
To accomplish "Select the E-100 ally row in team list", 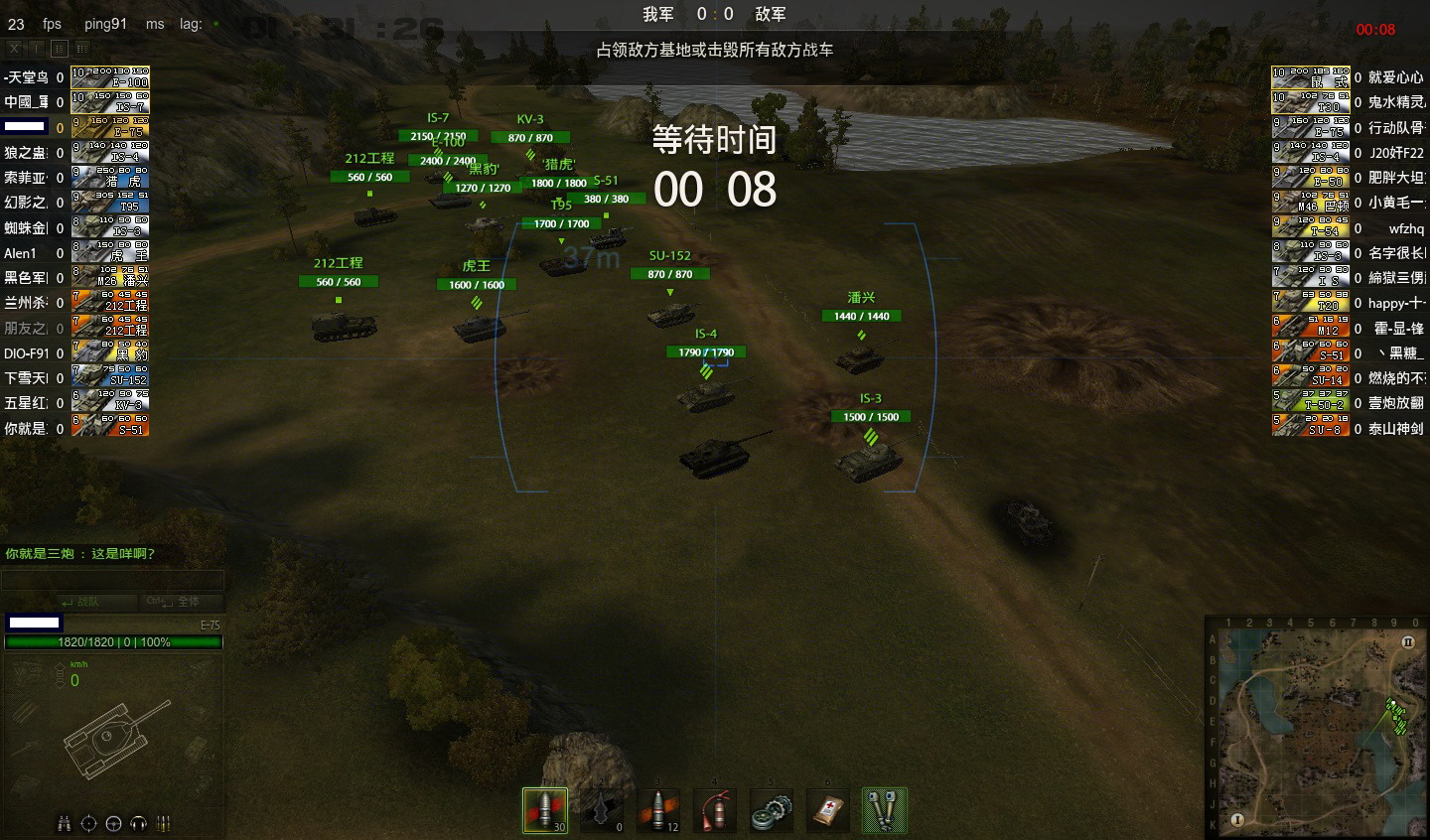I will coord(75,77).
